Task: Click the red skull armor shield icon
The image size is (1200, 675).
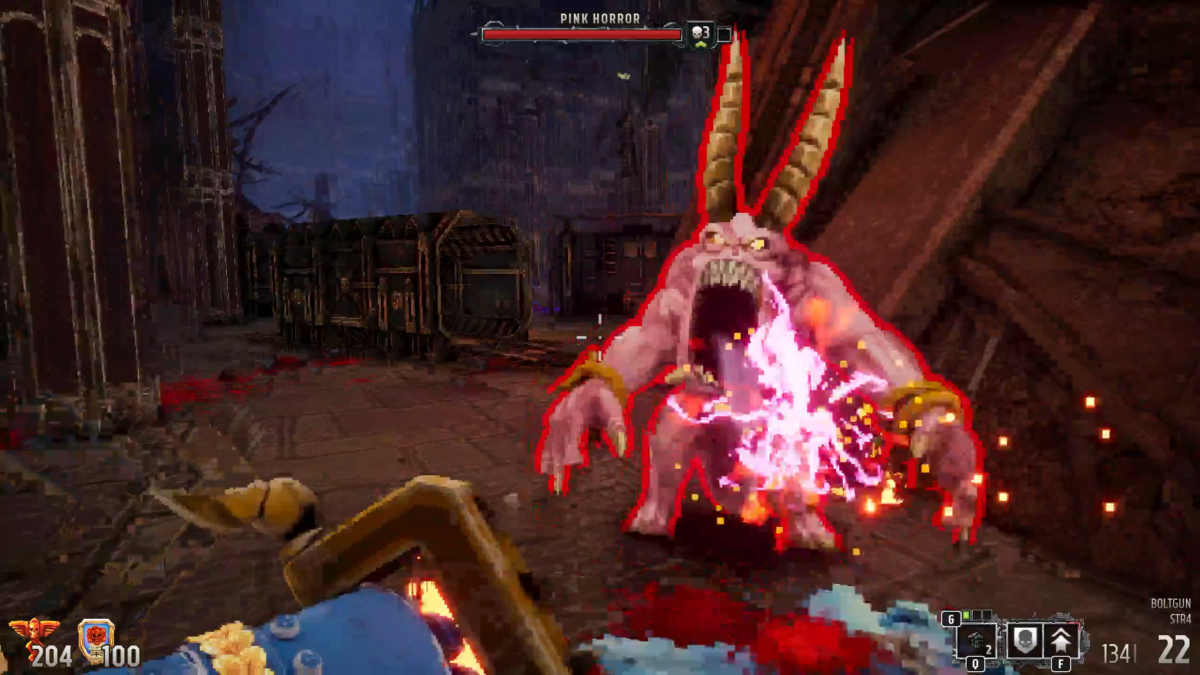Action: 95,636
